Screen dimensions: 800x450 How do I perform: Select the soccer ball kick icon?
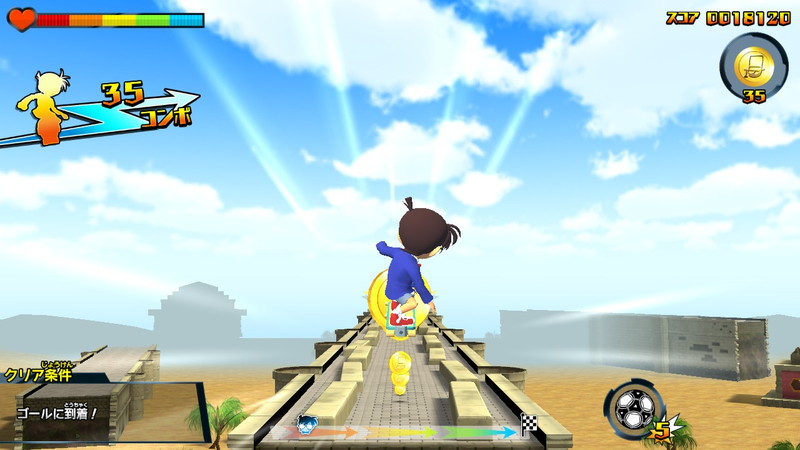click(x=634, y=410)
